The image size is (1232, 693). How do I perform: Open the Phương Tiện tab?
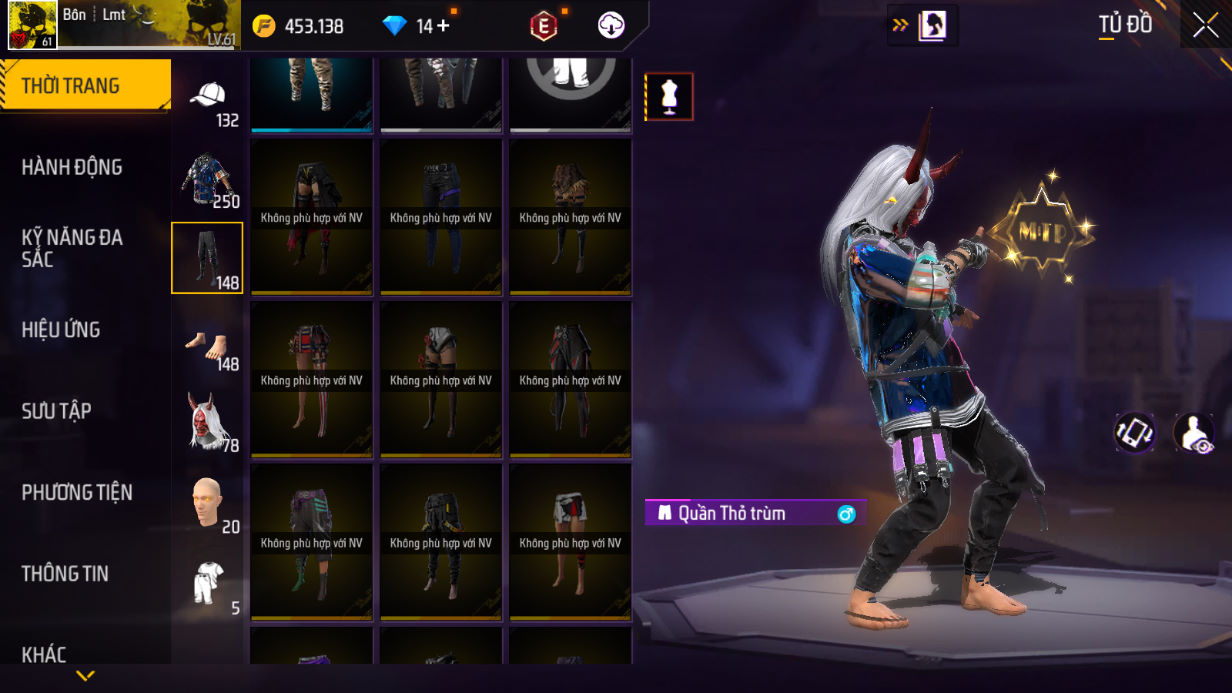point(77,492)
